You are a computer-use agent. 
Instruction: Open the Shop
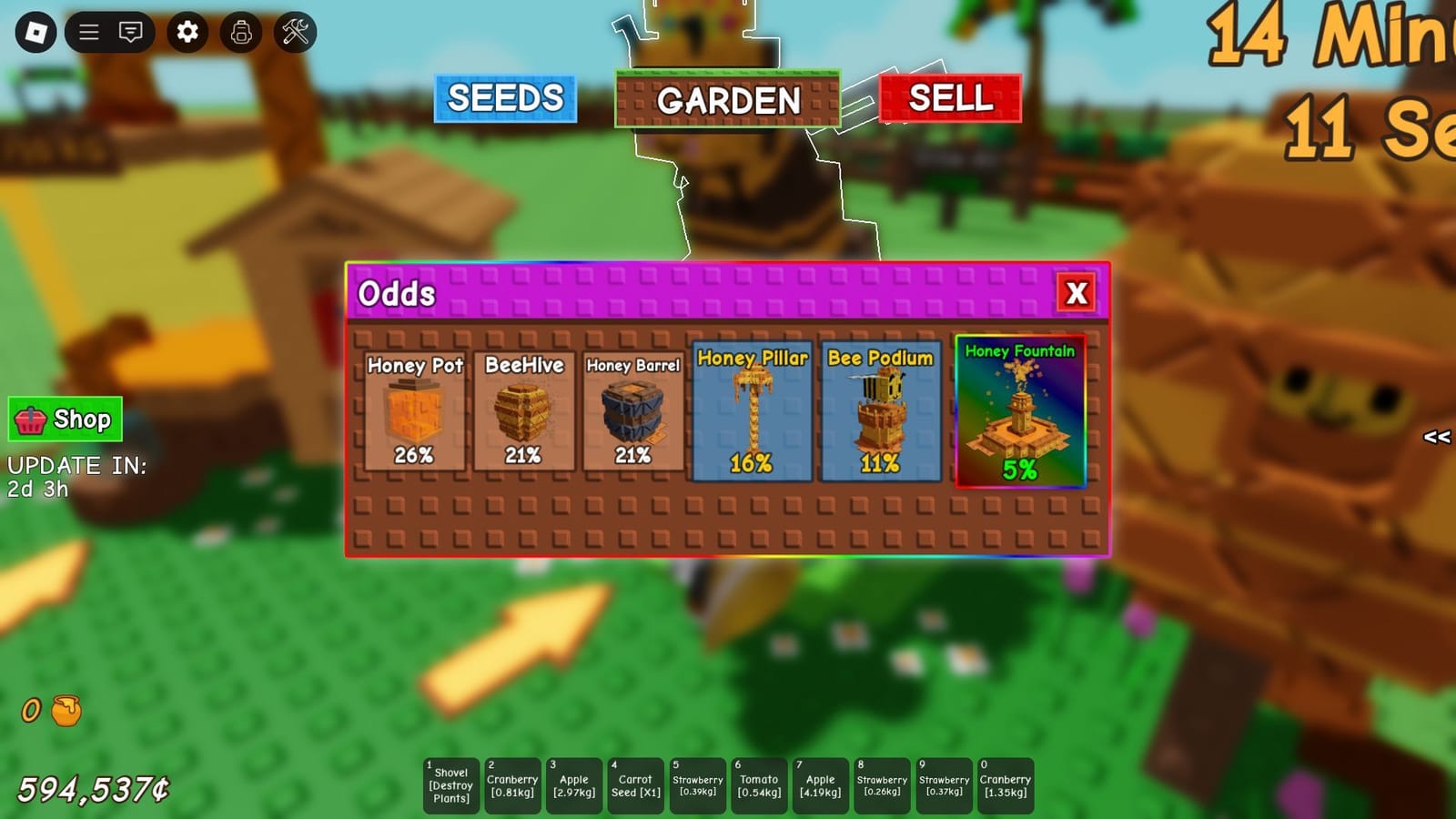pos(64,420)
